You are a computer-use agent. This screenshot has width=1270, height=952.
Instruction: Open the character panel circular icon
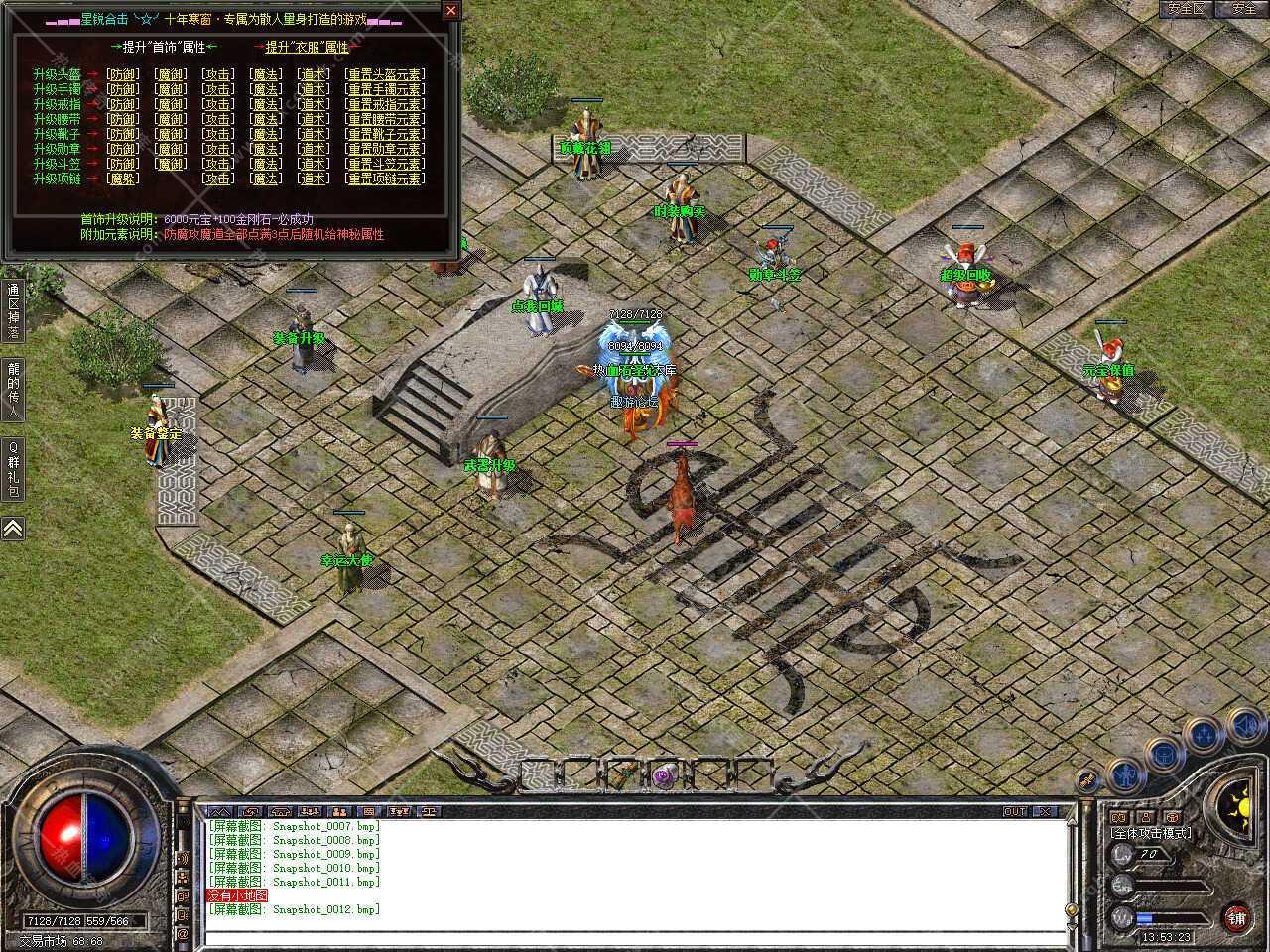click(1124, 774)
